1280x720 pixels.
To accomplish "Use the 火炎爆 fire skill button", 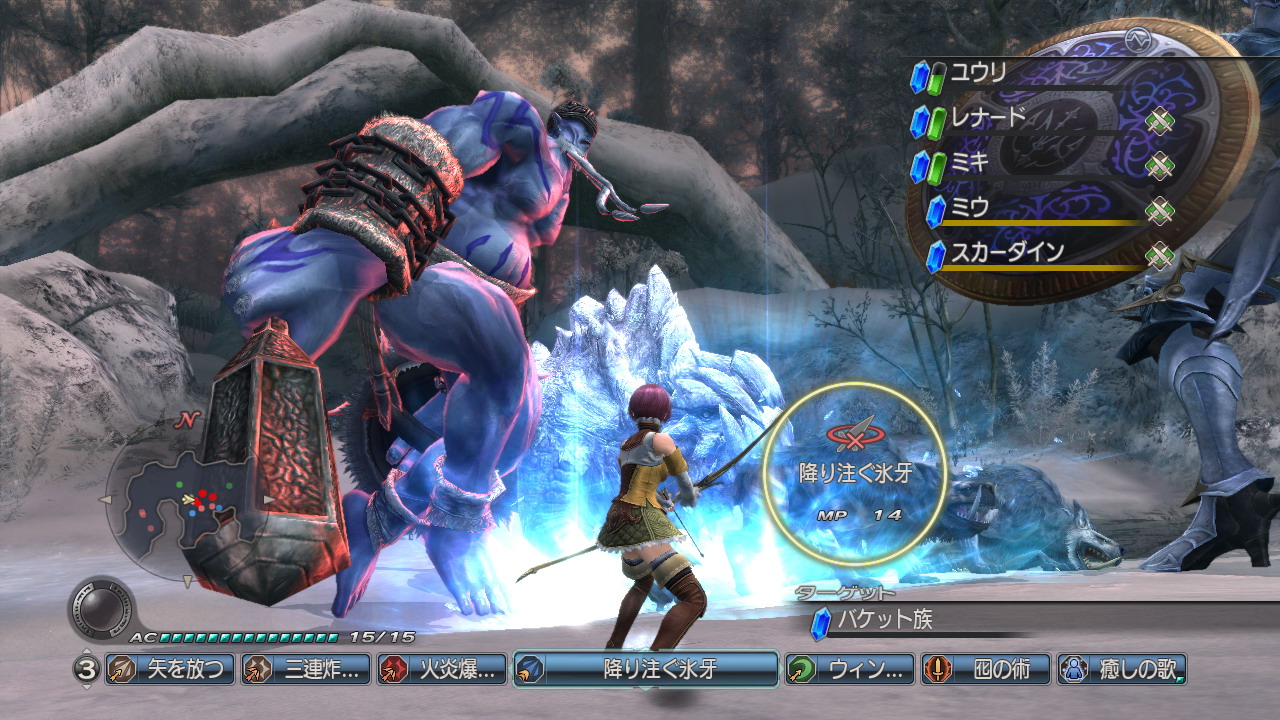I will coord(440,669).
